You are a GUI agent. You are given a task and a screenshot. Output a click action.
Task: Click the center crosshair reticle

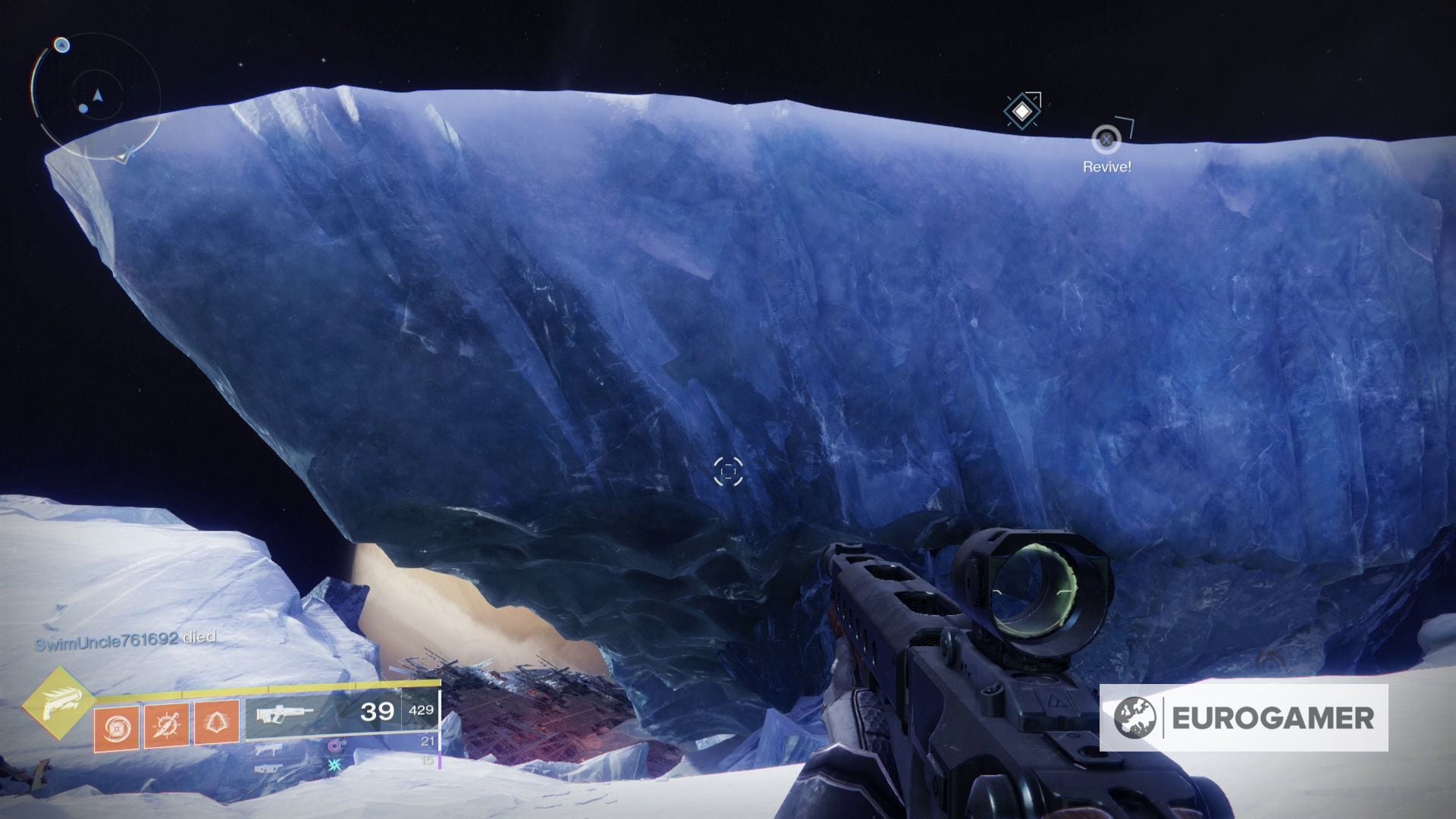[728, 472]
